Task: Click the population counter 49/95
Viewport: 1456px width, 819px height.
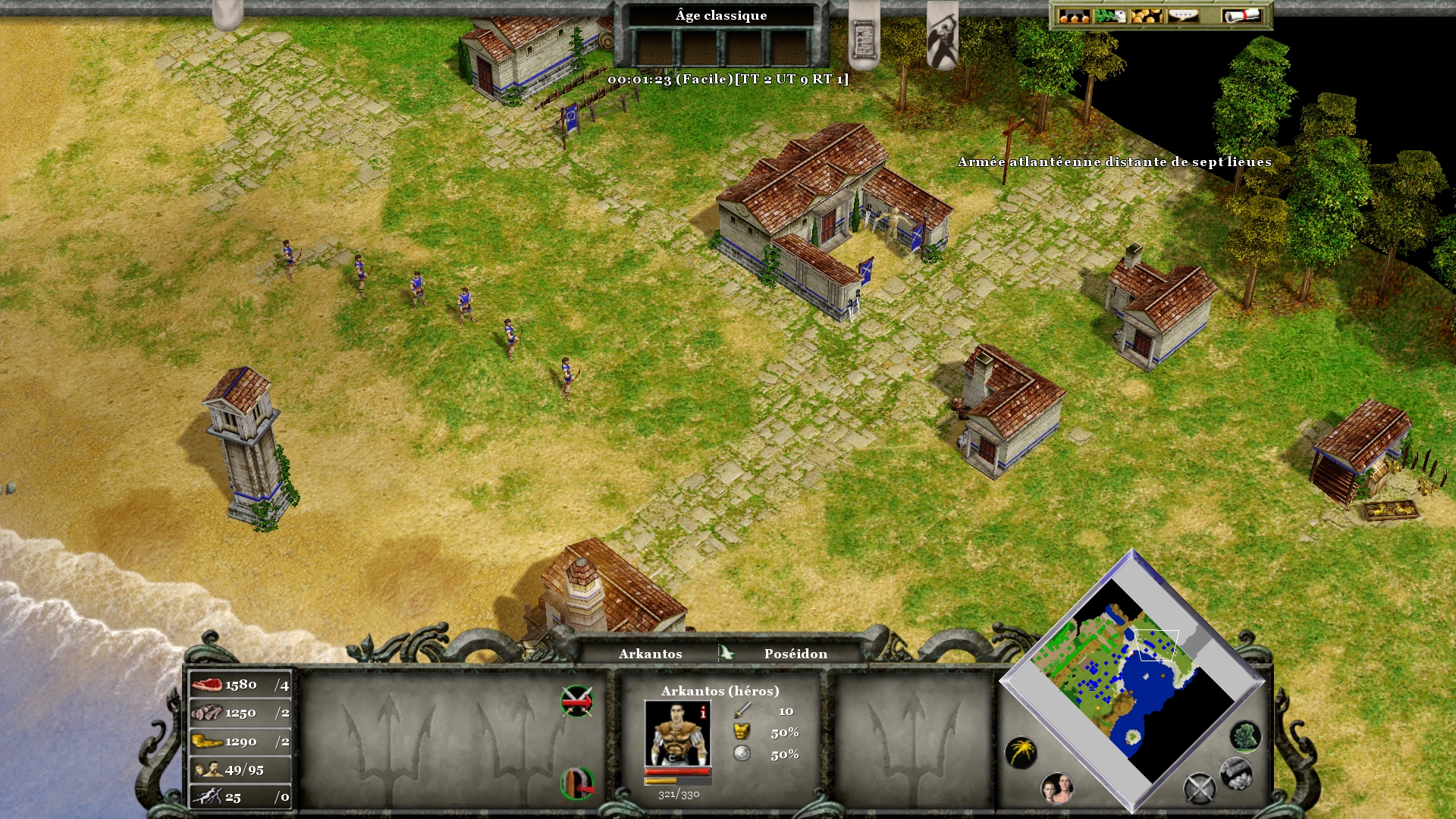Action: click(x=240, y=770)
